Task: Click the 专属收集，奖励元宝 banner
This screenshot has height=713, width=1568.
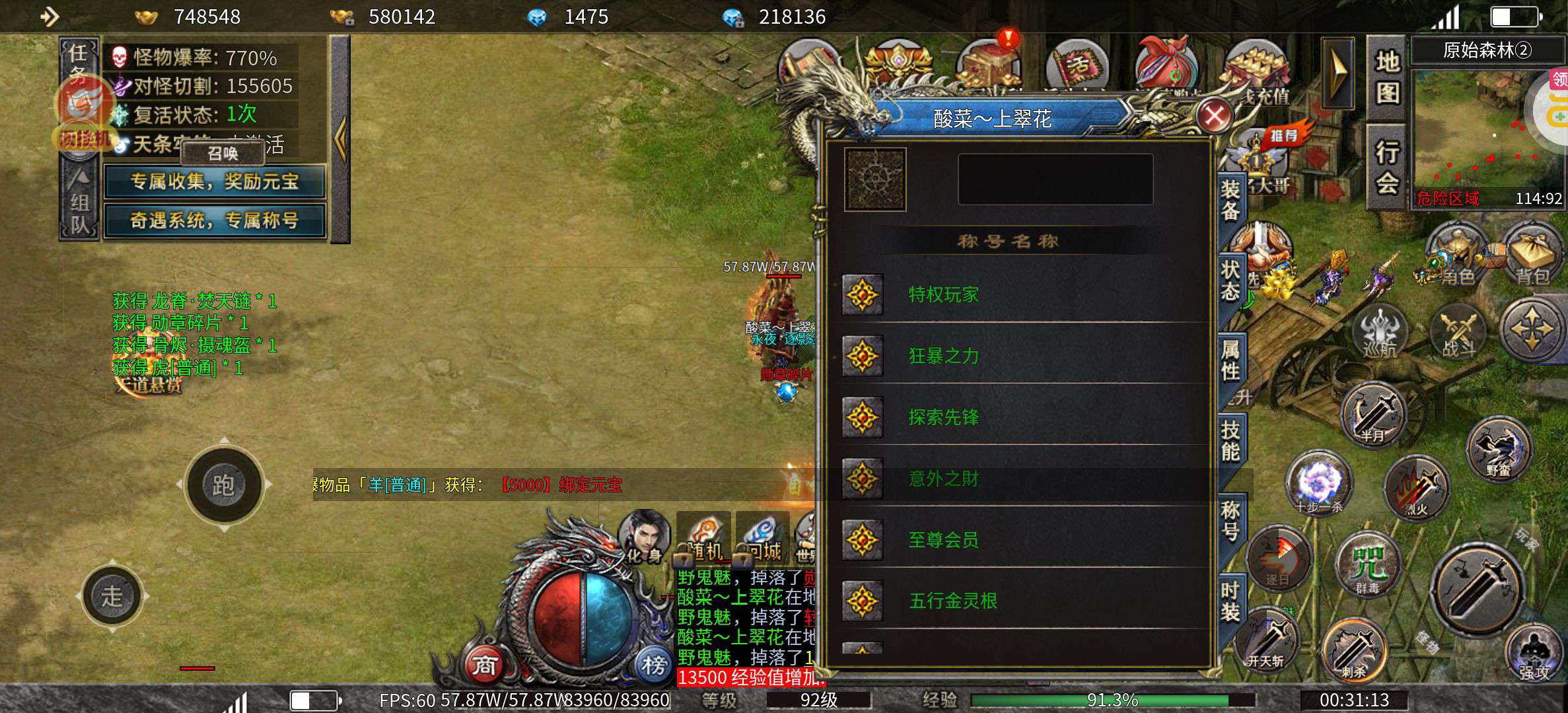Action: click(x=215, y=182)
